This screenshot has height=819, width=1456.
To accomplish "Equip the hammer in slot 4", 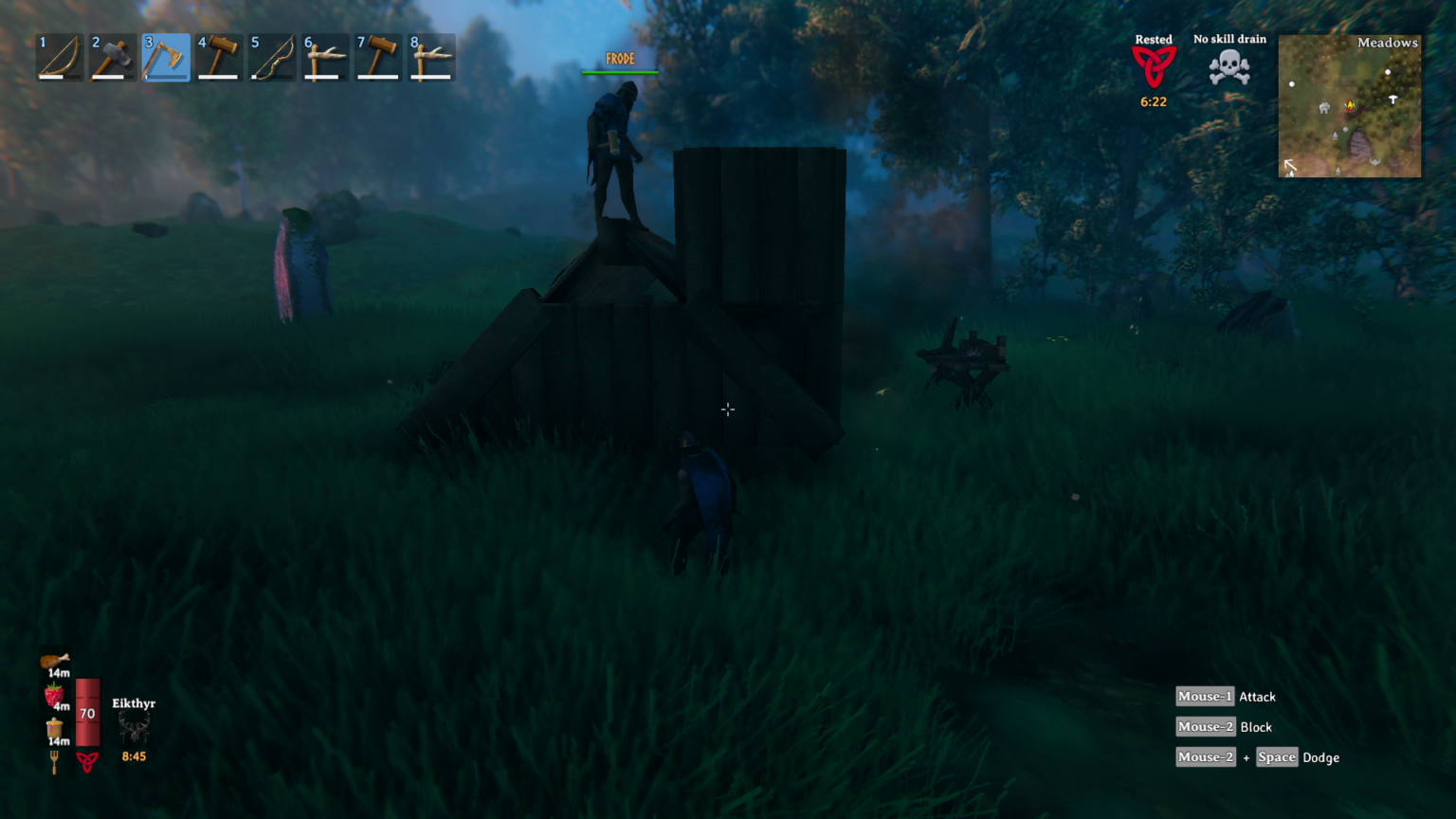I will point(219,57).
